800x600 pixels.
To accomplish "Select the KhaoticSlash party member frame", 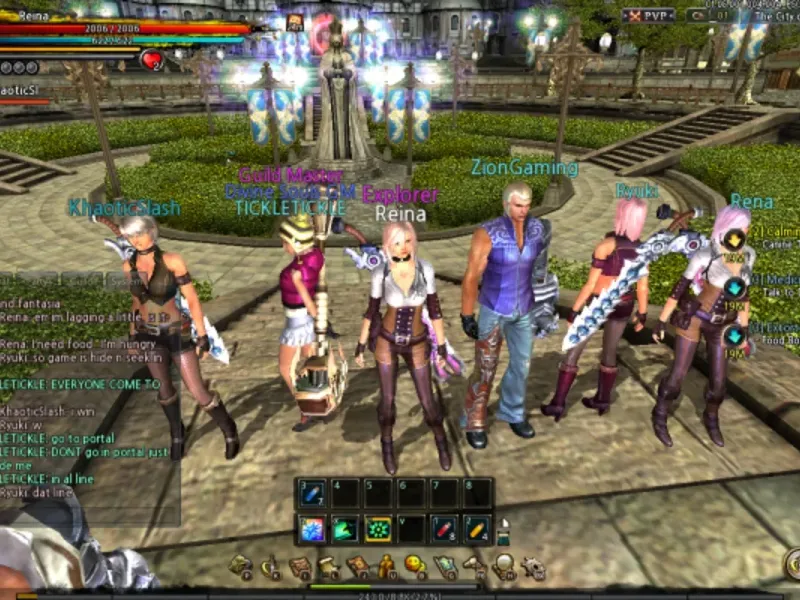I will click(x=25, y=94).
